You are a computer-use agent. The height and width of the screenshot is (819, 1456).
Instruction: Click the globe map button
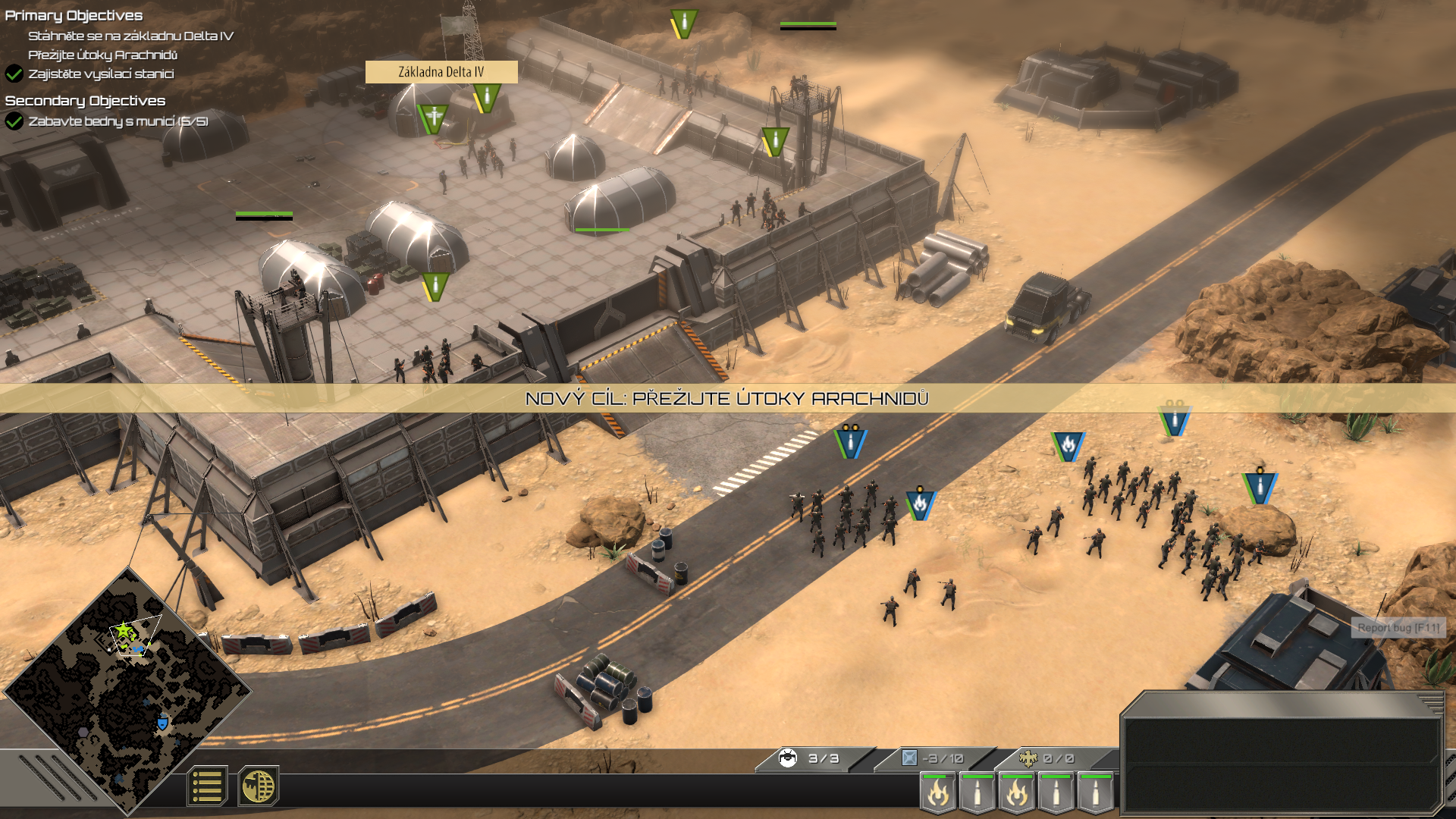tap(259, 786)
